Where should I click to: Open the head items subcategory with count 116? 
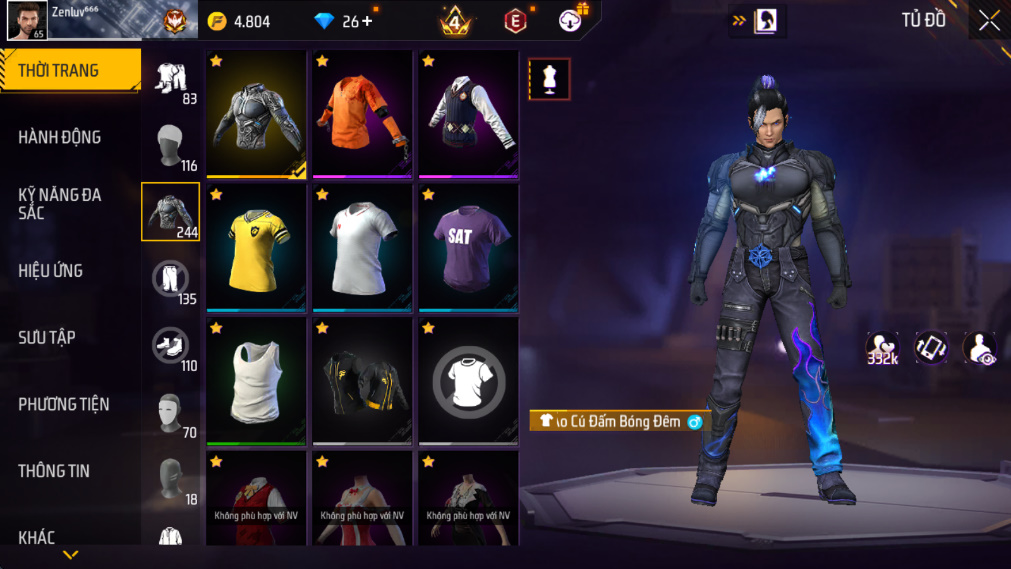tap(170, 146)
